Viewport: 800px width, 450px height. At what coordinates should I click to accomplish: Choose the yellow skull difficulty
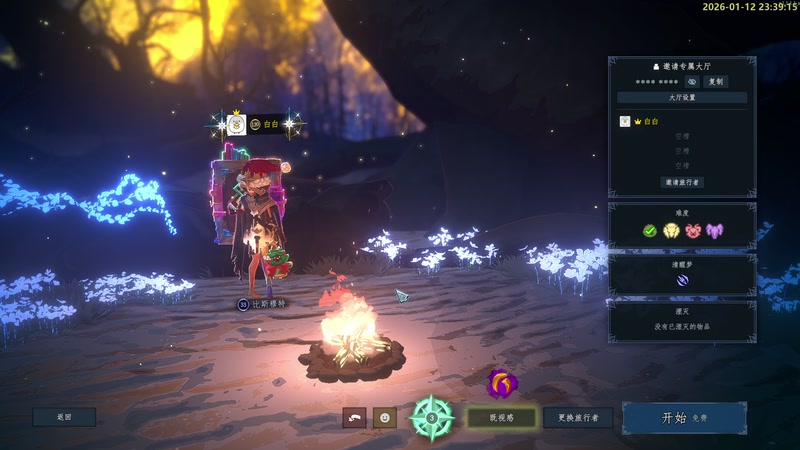(671, 230)
